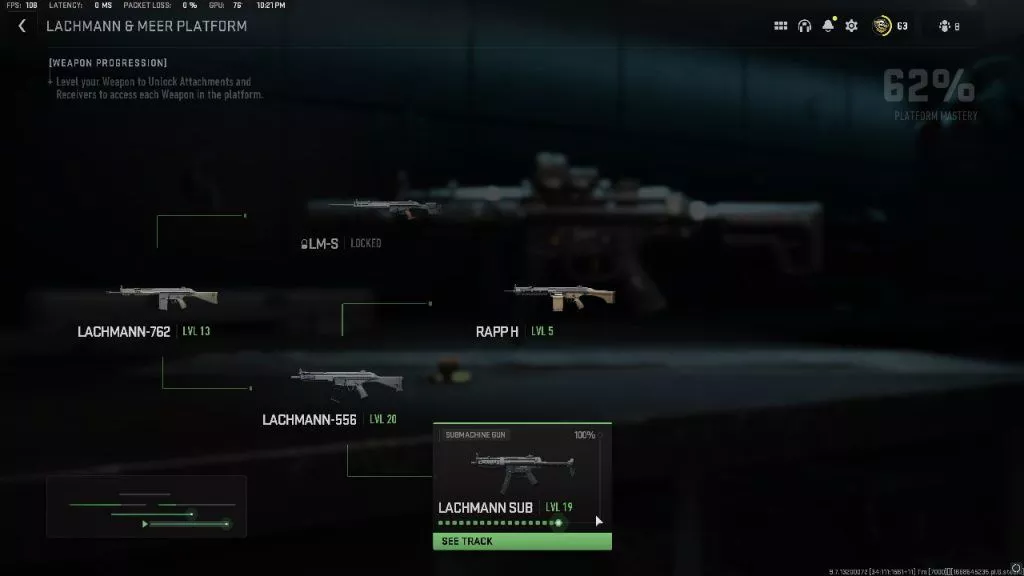
Task: Open the social friends icon
Action: tap(944, 26)
